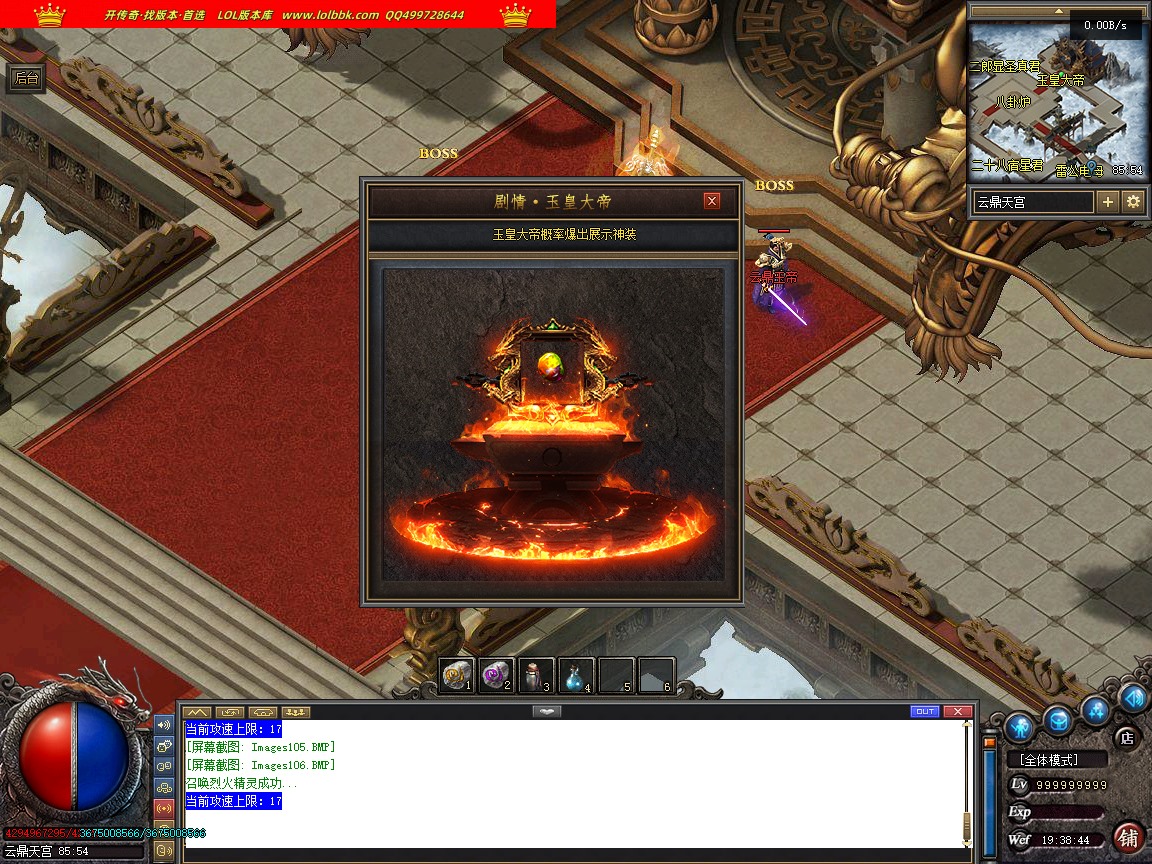Use the purple scroll in hotbar slot 2
Viewport: 1152px width, 864px height.
496,675
